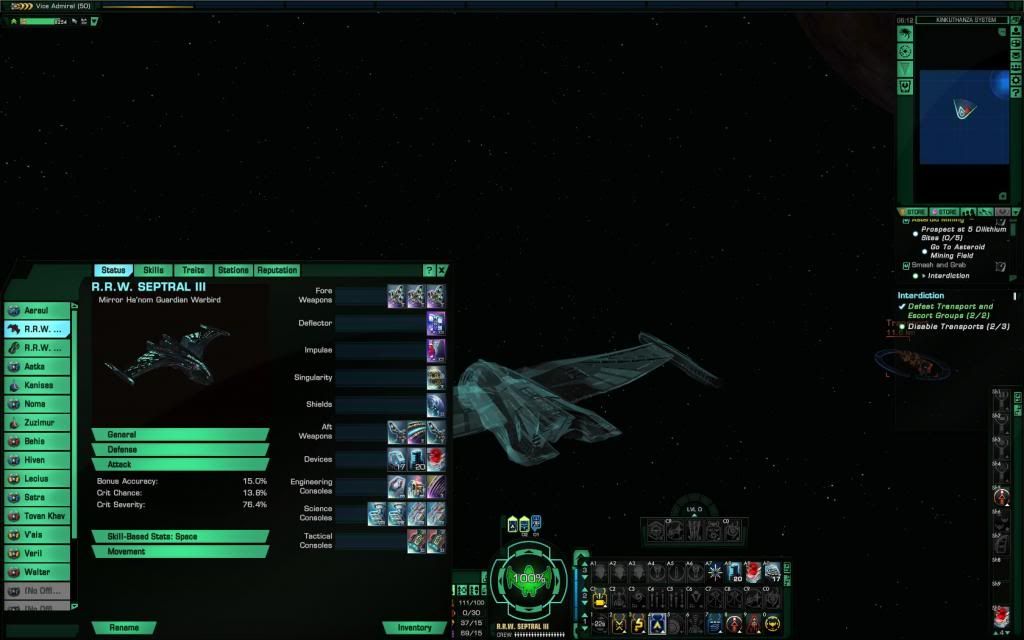Screen dimensions: 1024x640
Task: Select Aeraul in the crew list
Action: (40, 311)
